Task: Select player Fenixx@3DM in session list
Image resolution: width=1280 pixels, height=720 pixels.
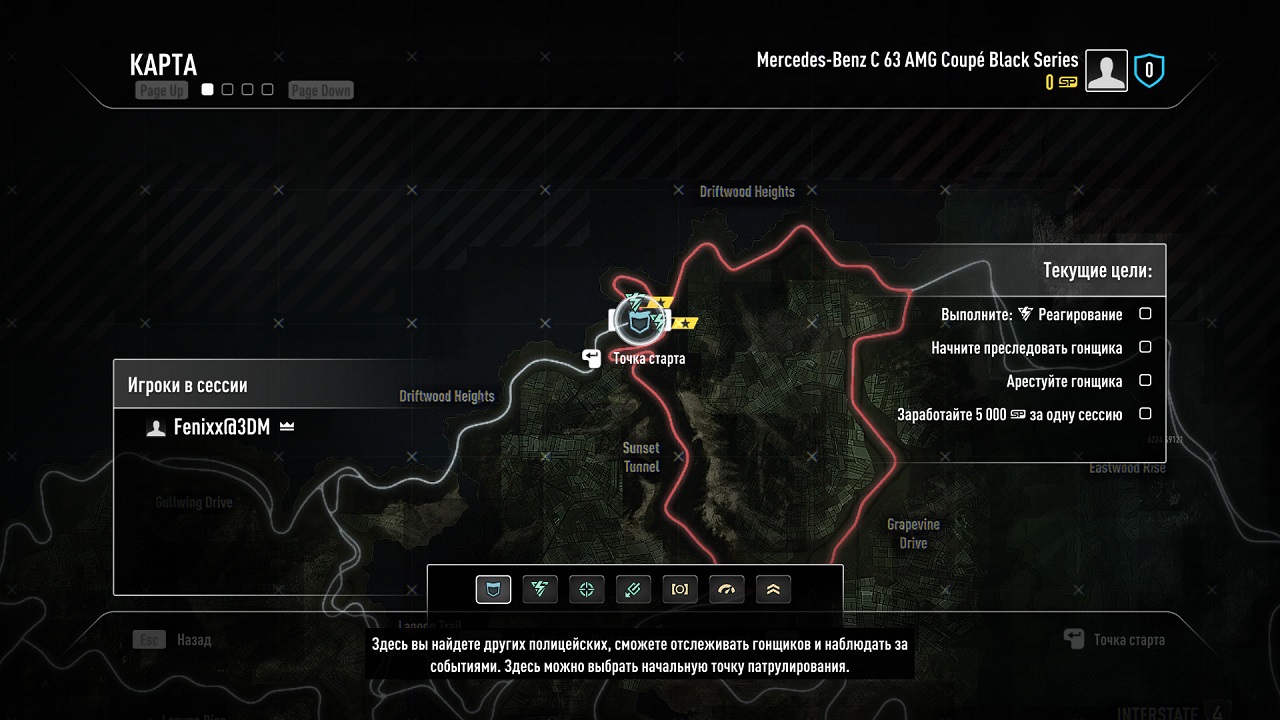Action: pos(223,427)
